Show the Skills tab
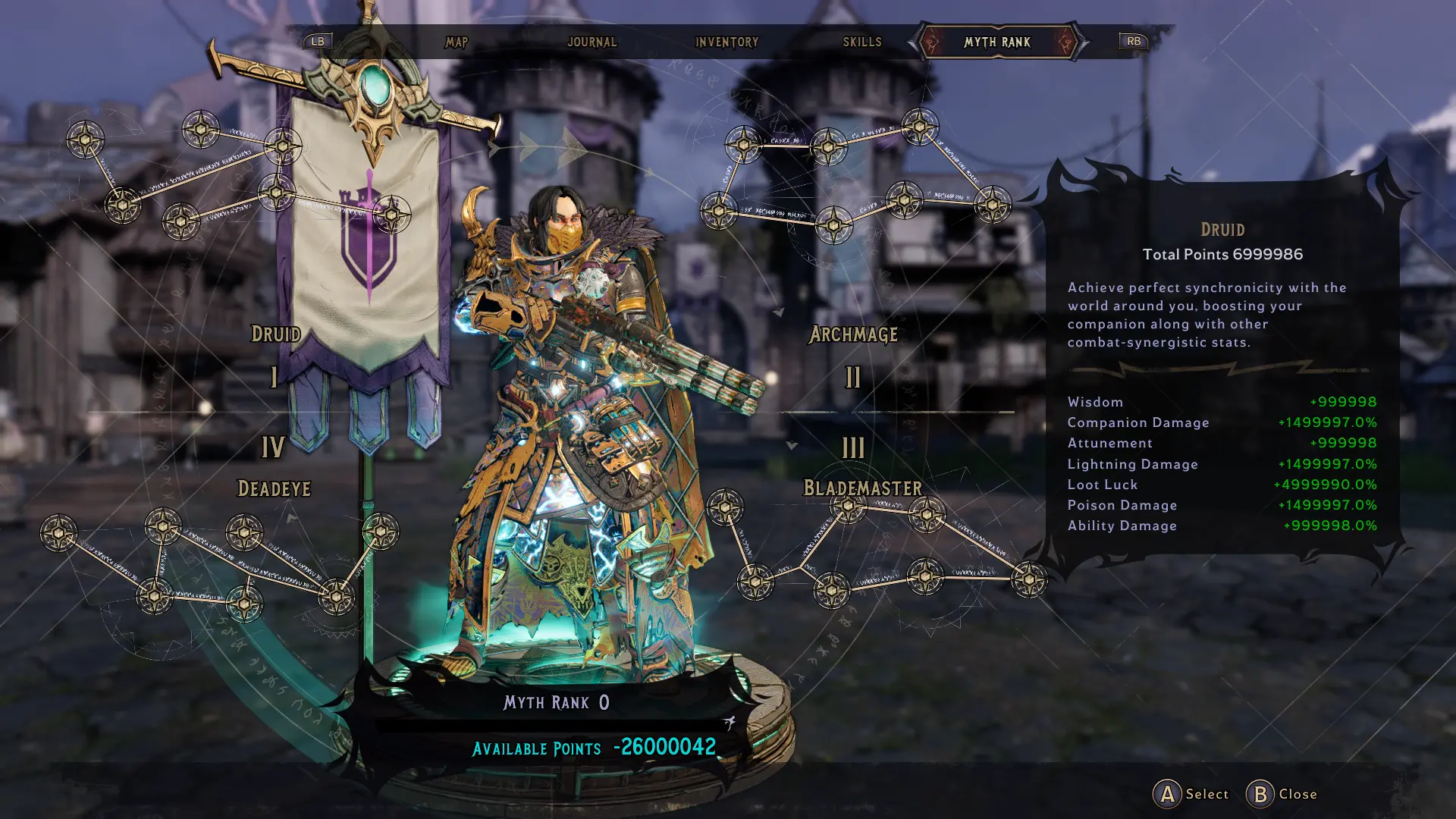The height and width of the screenshot is (819, 1456). pyautogui.click(x=862, y=42)
